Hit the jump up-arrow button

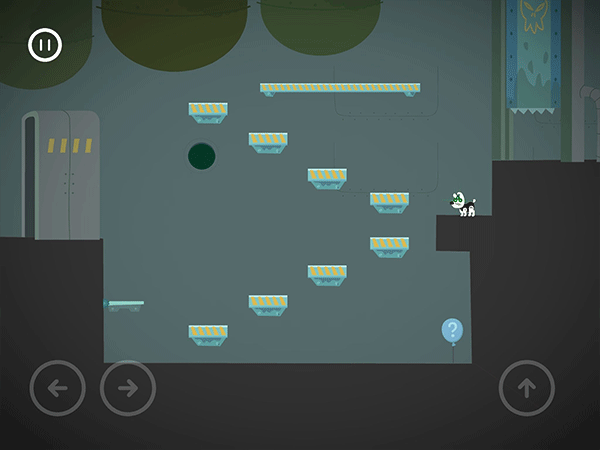pyautogui.click(x=527, y=388)
